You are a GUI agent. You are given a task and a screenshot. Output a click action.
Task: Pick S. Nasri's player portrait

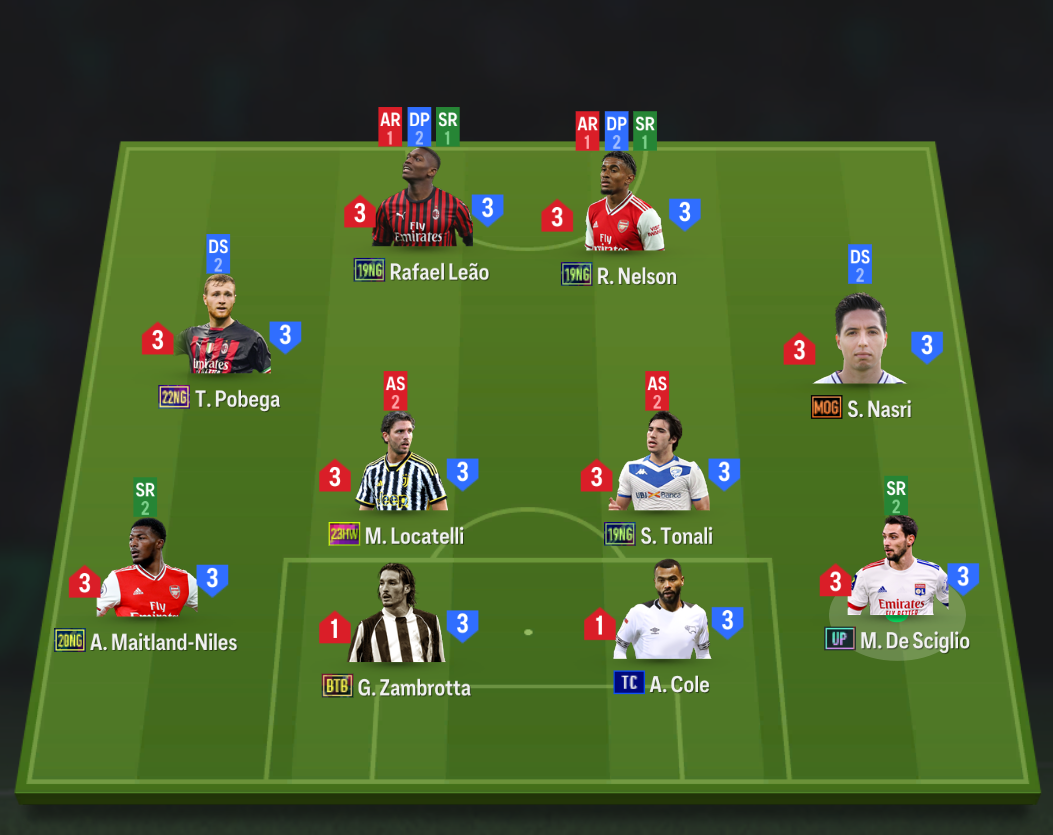(860, 342)
